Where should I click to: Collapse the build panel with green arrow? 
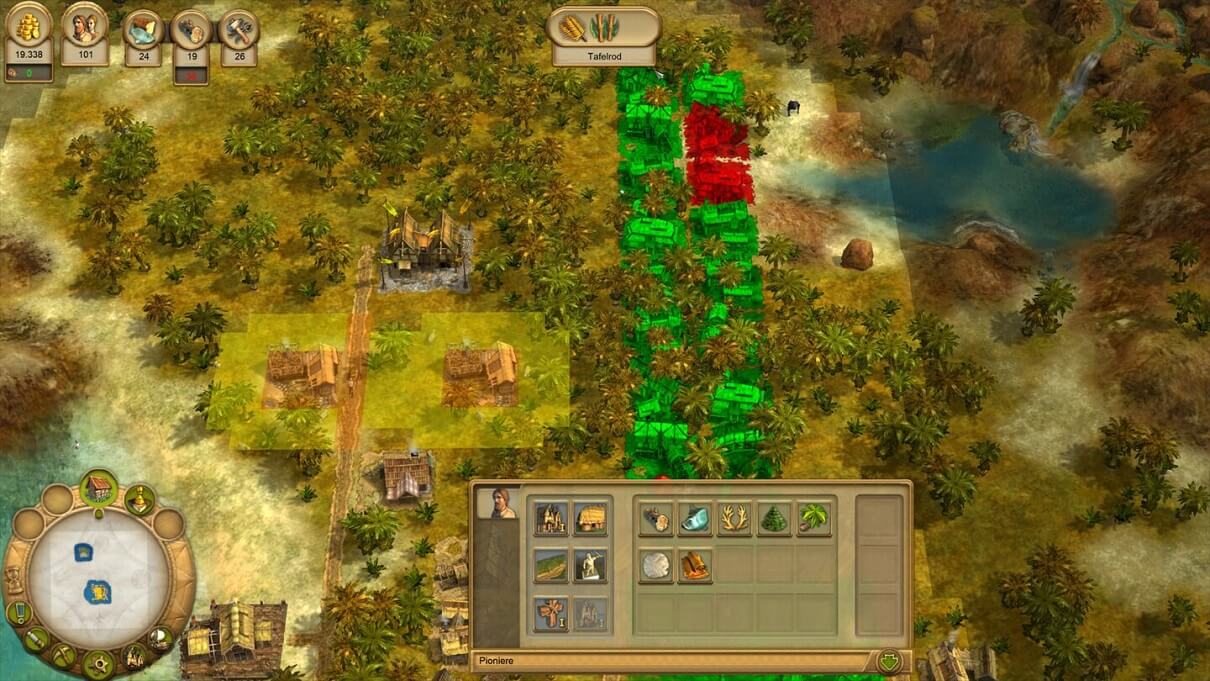[888, 661]
